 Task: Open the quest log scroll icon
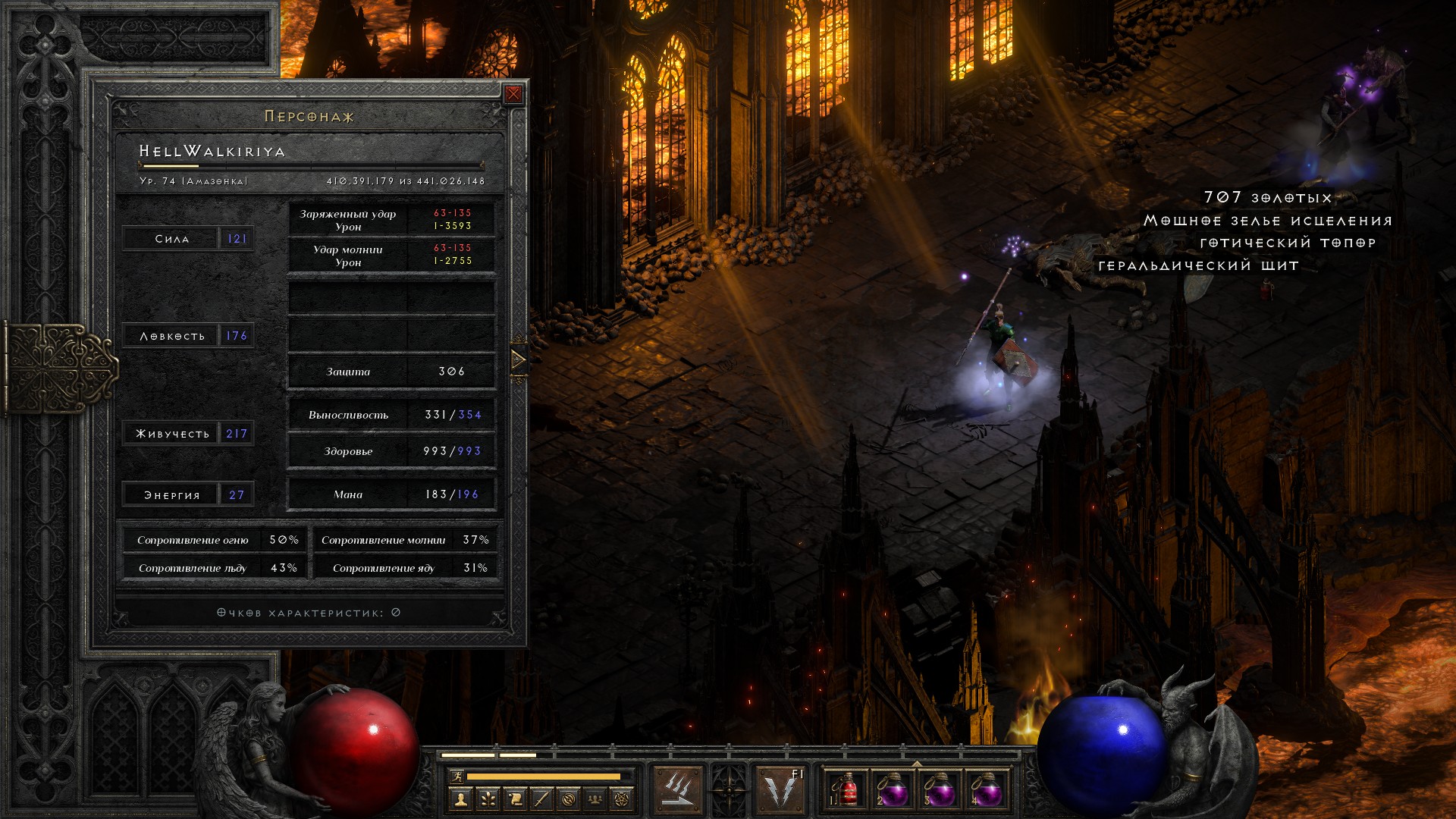pos(515,799)
